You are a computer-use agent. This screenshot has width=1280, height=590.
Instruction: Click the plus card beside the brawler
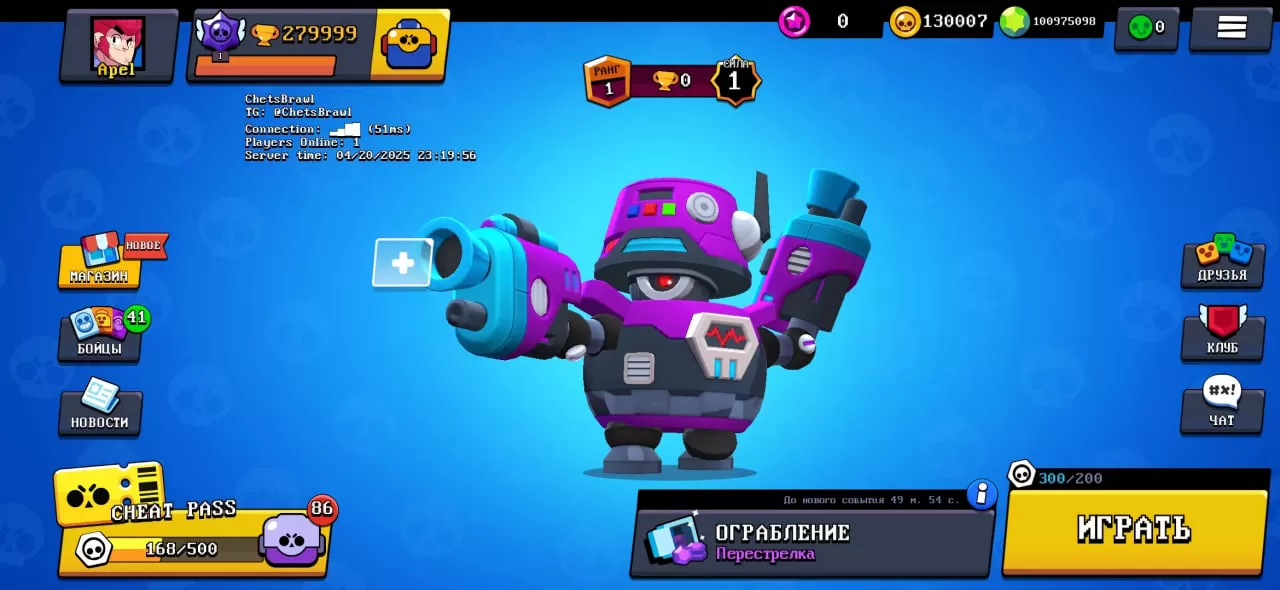click(402, 263)
